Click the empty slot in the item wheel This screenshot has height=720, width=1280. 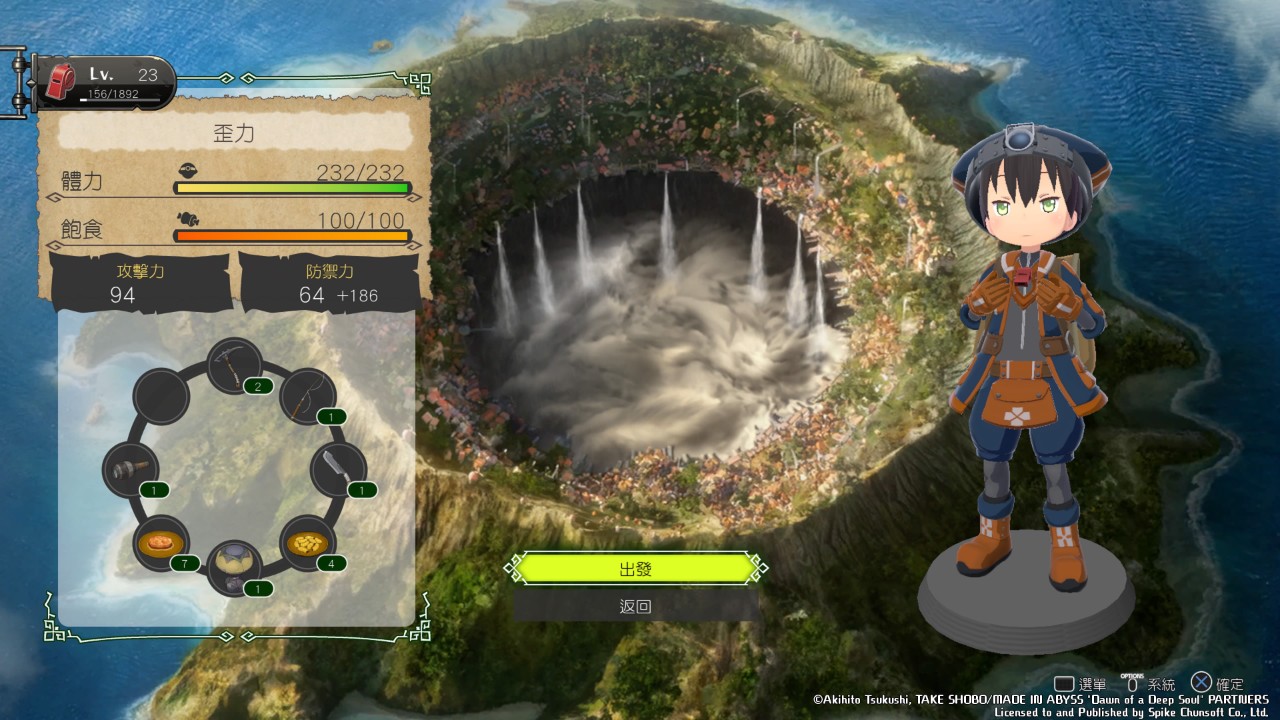pyautogui.click(x=162, y=396)
